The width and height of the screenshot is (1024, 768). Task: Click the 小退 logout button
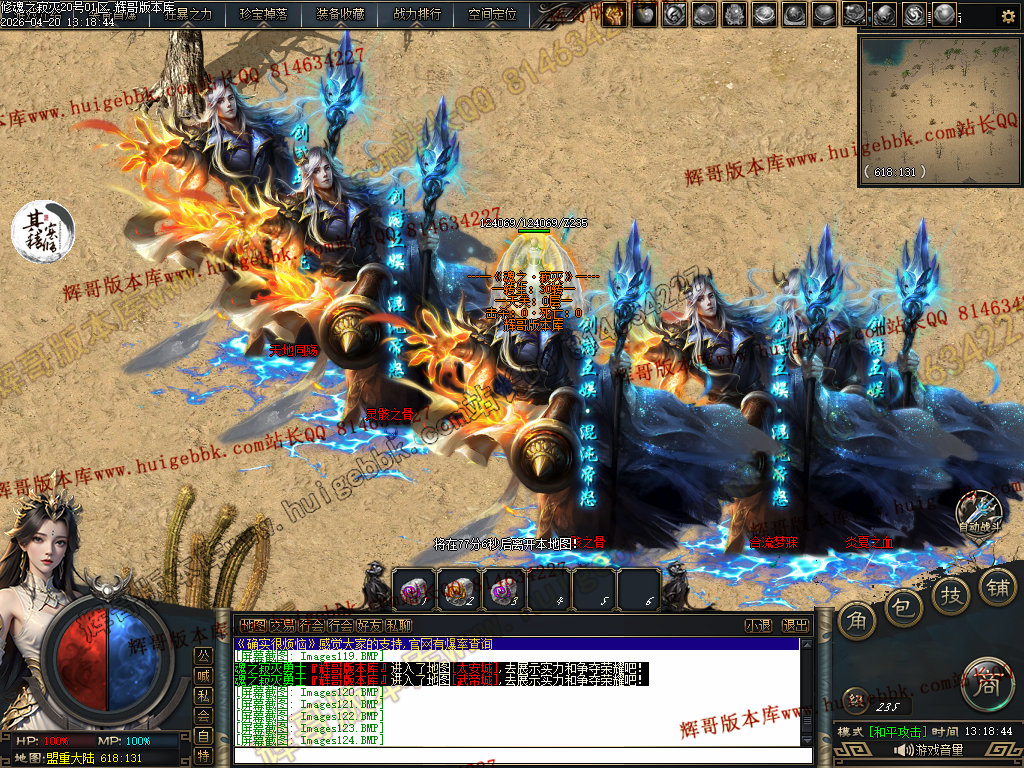click(x=758, y=625)
